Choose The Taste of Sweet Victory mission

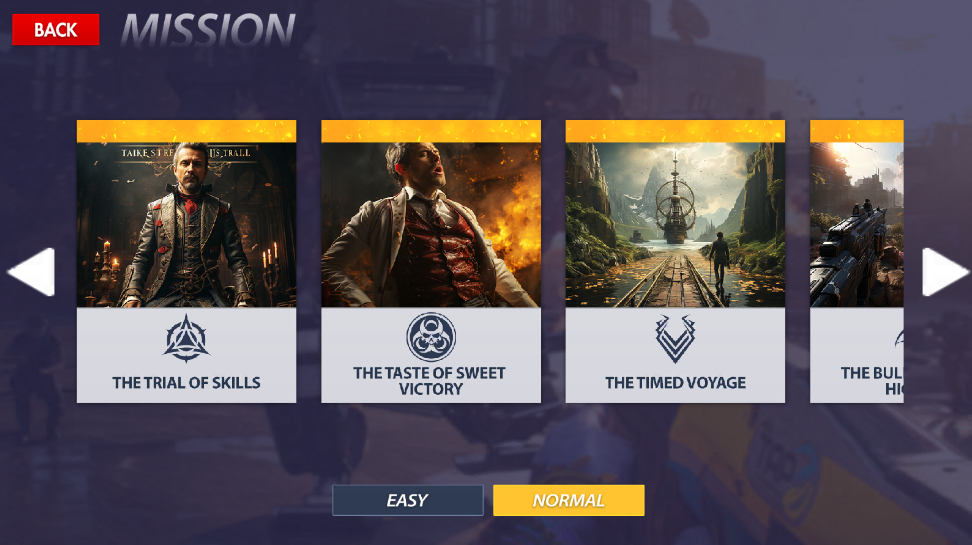(431, 262)
